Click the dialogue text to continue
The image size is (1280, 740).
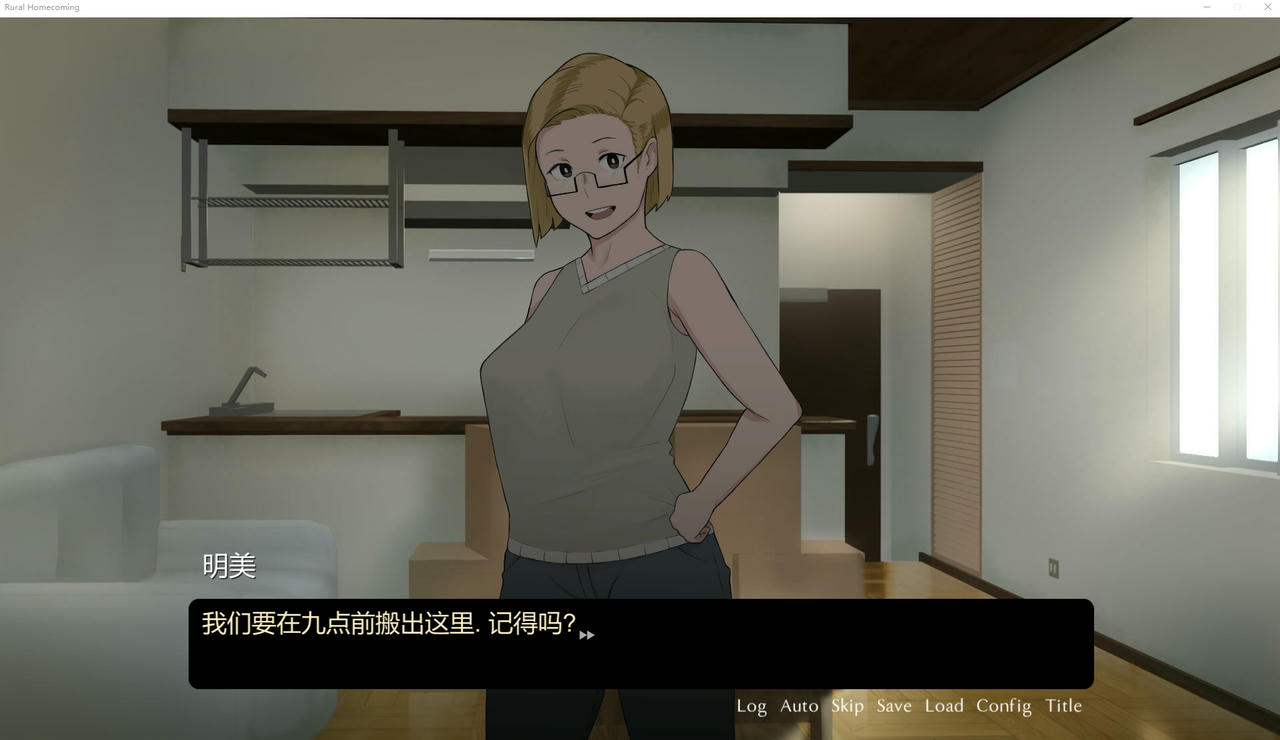click(x=390, y=623)
